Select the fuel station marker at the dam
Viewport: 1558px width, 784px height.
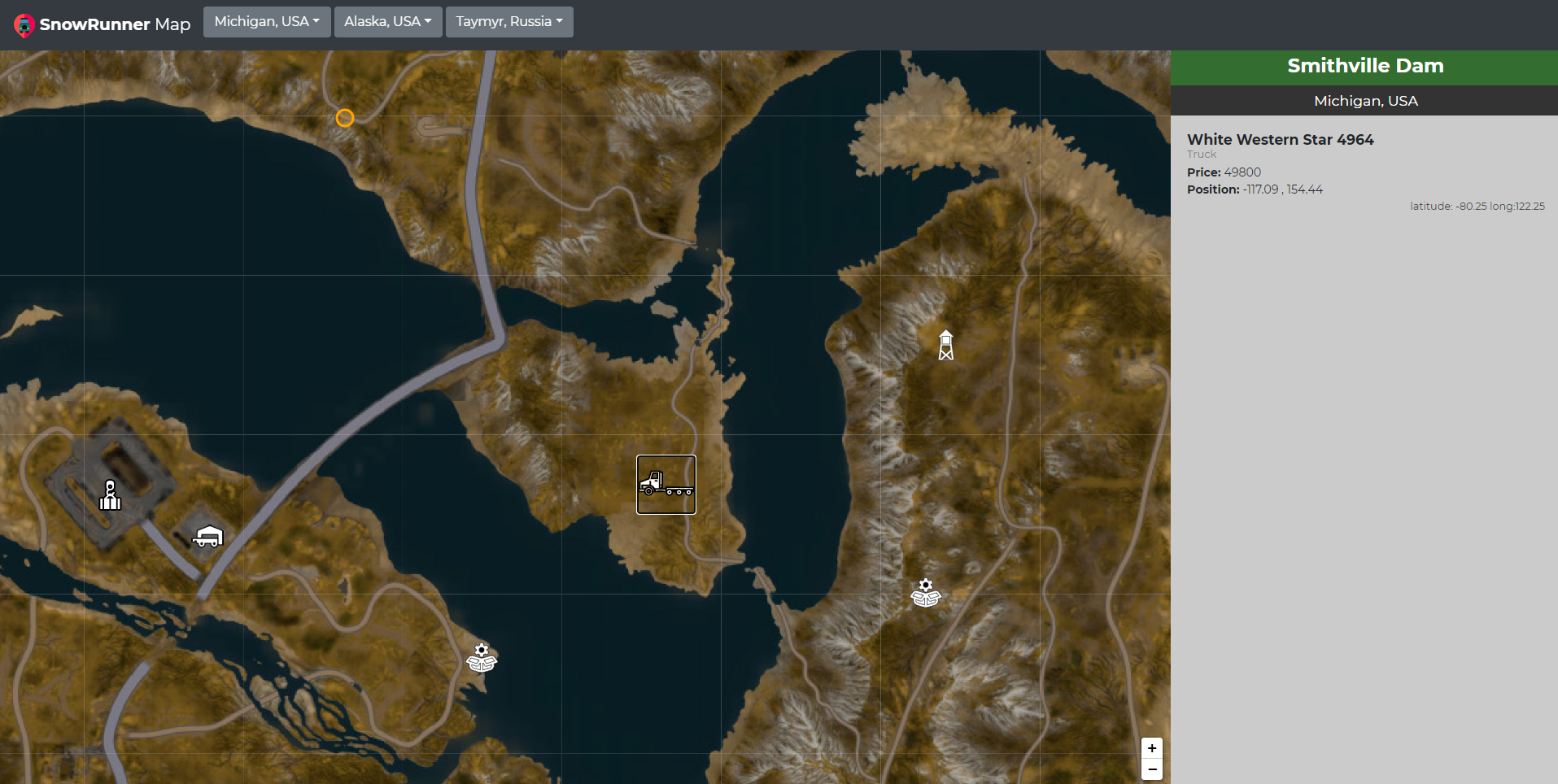(110, 494)
